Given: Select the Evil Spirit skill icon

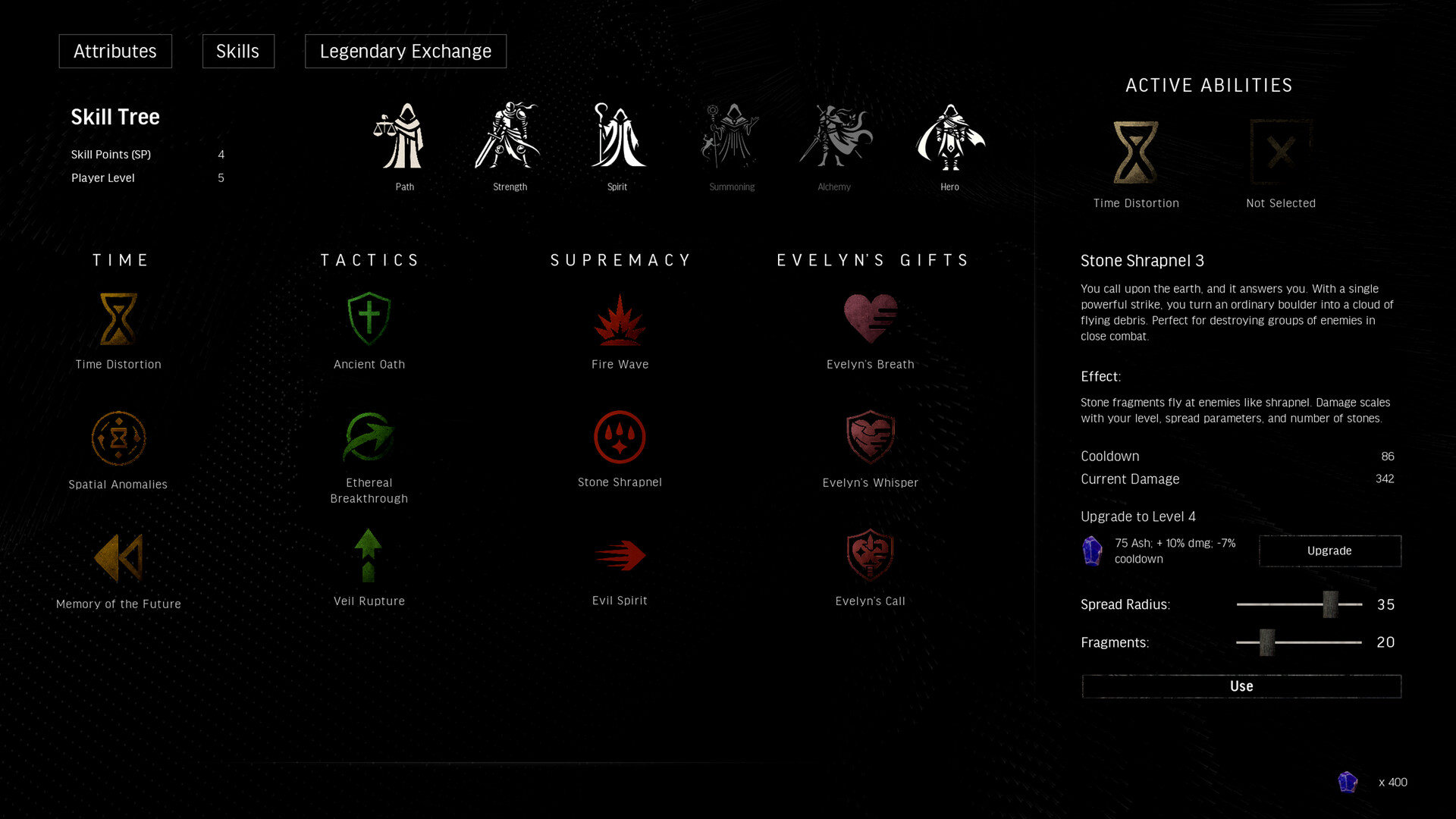Looking at the screenshot, I should click(620, 555).
